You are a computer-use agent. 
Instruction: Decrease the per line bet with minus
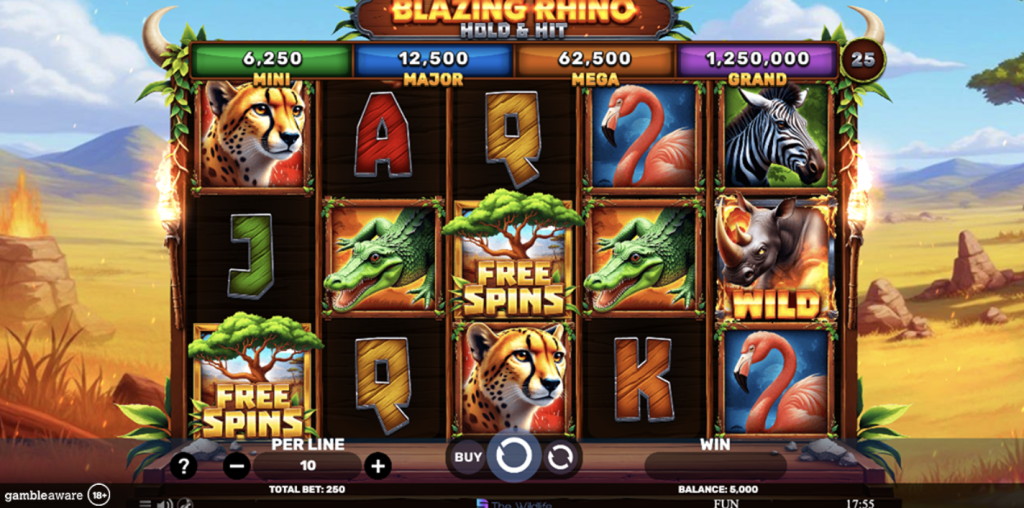(237, 465)
